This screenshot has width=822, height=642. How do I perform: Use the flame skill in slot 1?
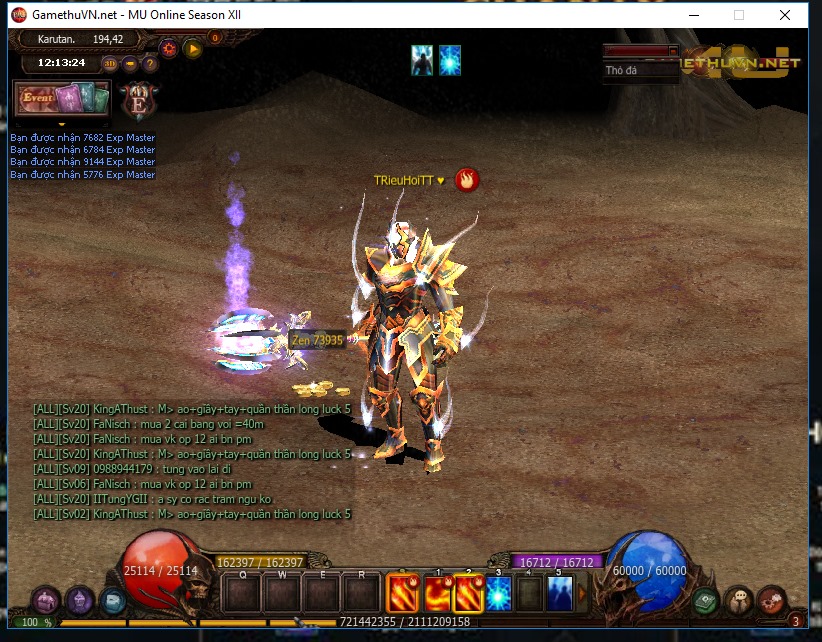[x=437, y=594]
